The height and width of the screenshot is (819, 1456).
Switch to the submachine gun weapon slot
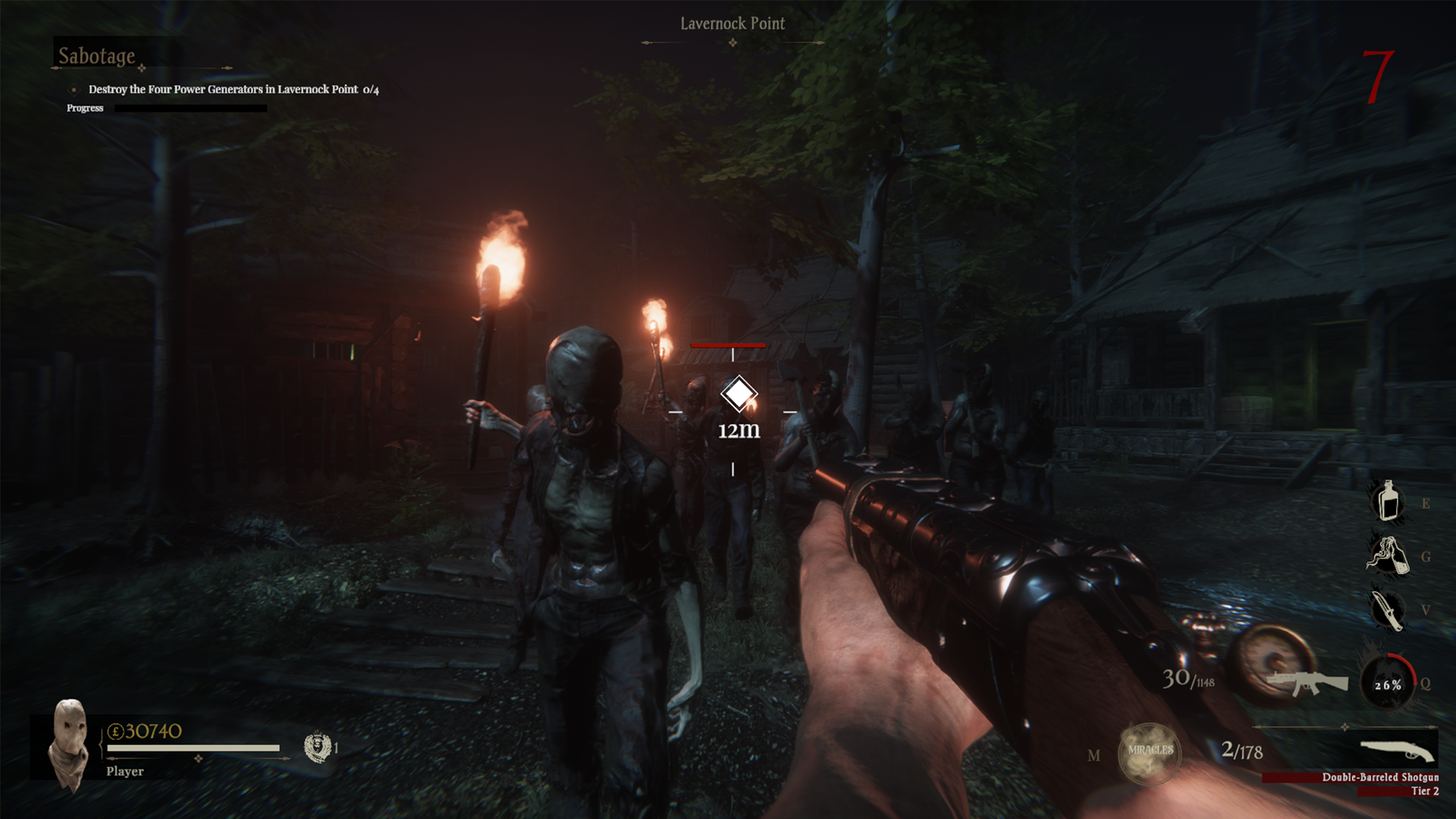tap(1306, 680)
